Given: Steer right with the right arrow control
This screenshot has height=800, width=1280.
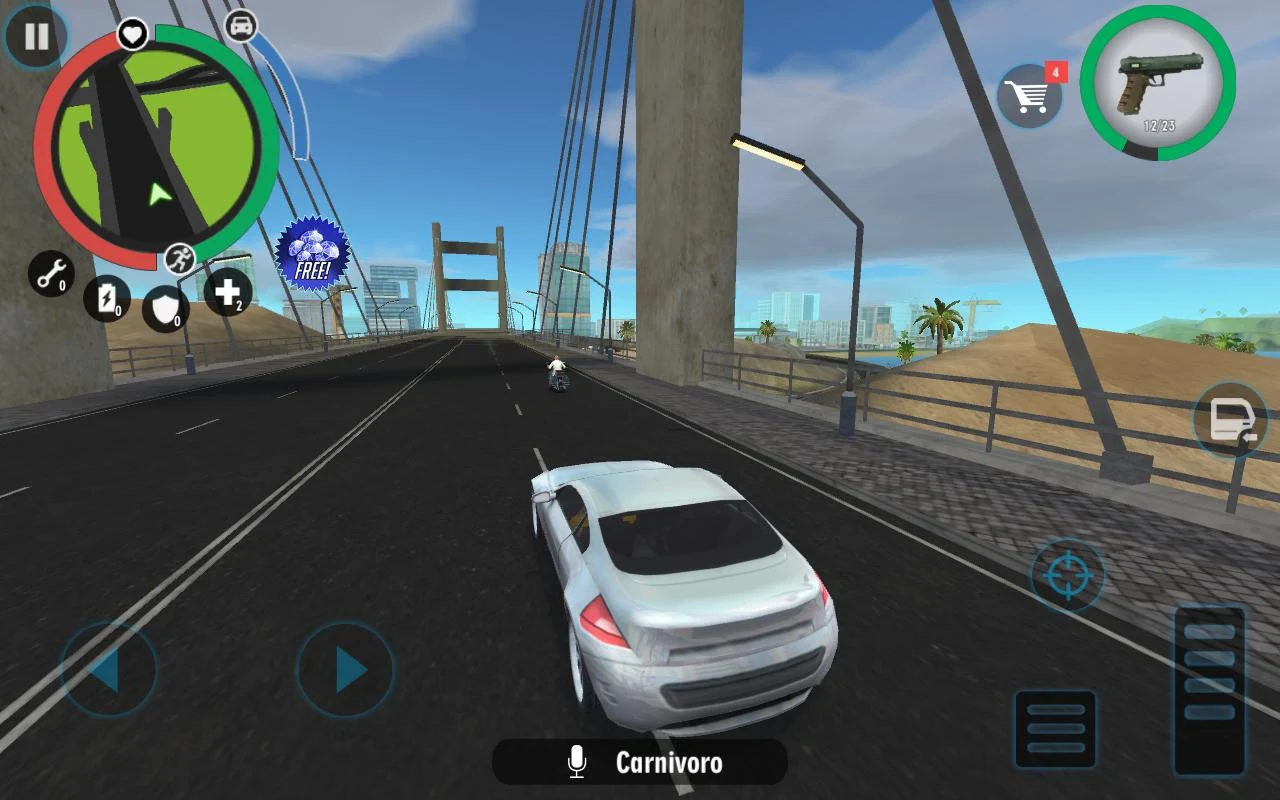Looking at the screenshot, I should [345, 671].
